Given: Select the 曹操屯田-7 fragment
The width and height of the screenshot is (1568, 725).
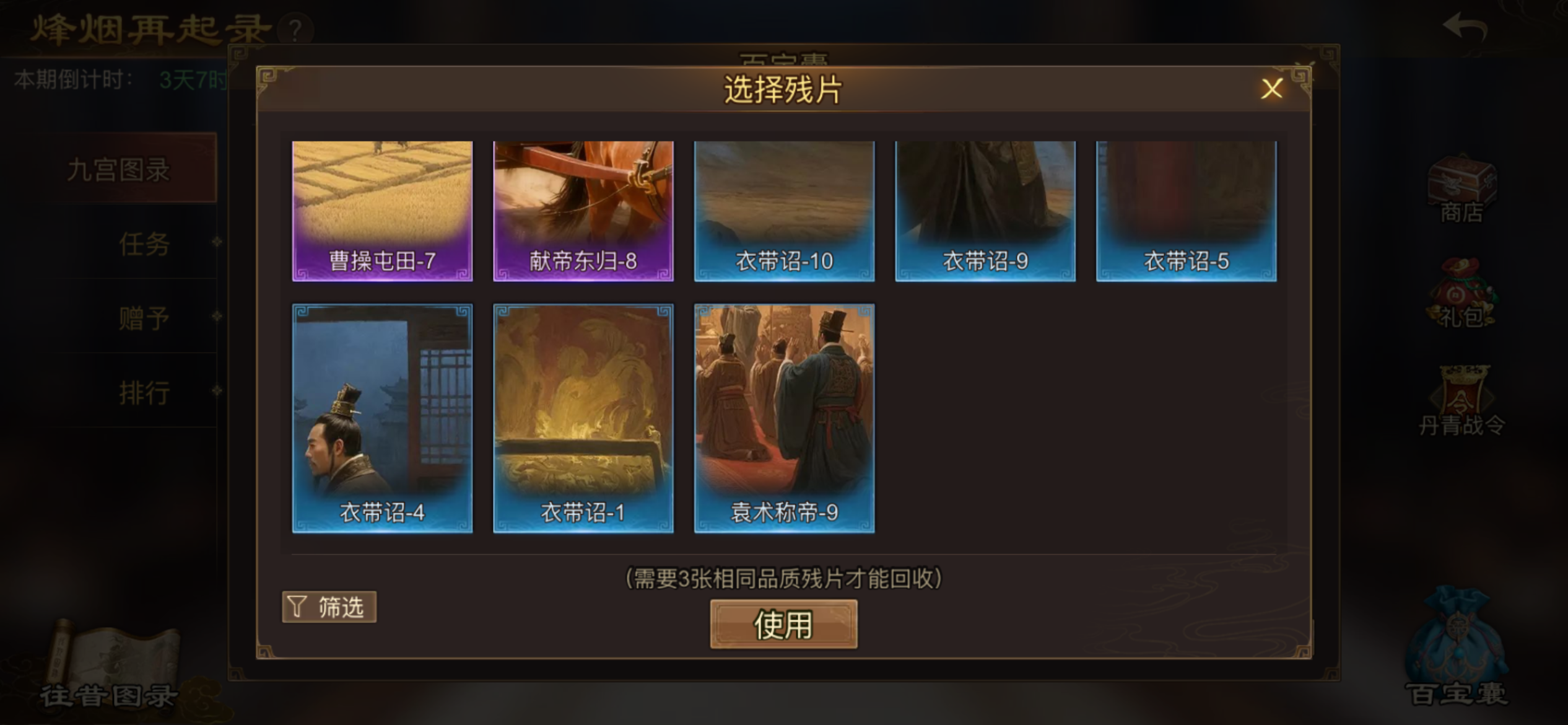Looking at the screenshot, I should click(381, 211).
